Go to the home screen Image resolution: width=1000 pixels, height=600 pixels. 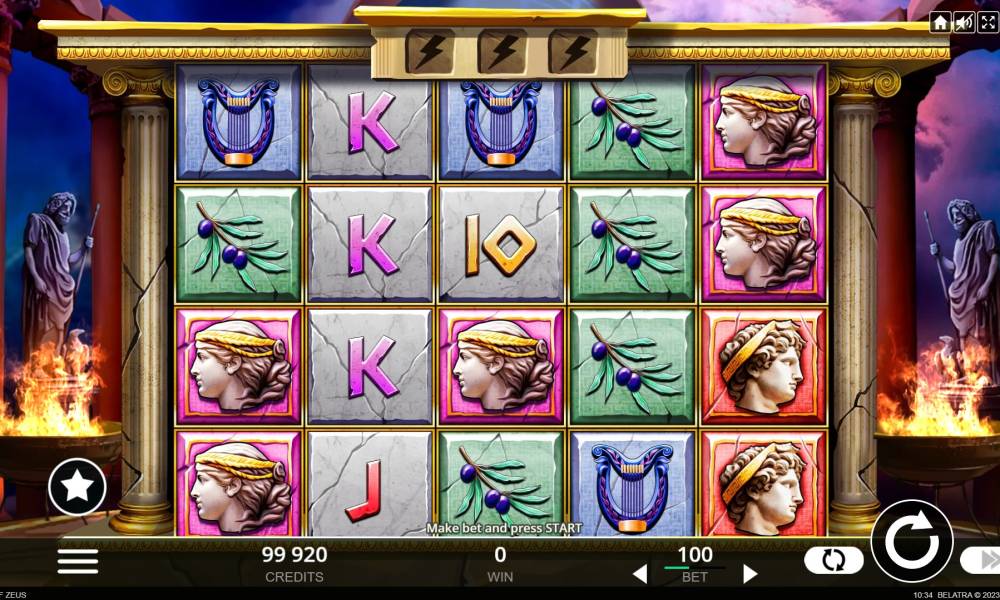(x=940, y=23)
